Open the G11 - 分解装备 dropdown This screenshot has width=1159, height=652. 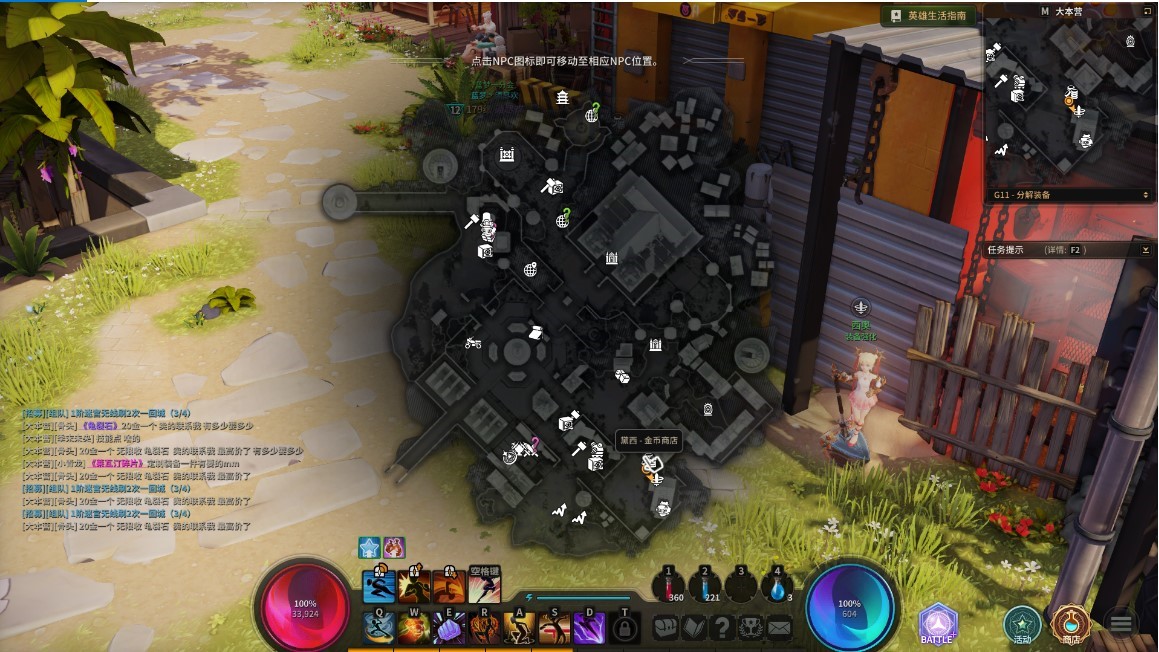coord(1070,195)
